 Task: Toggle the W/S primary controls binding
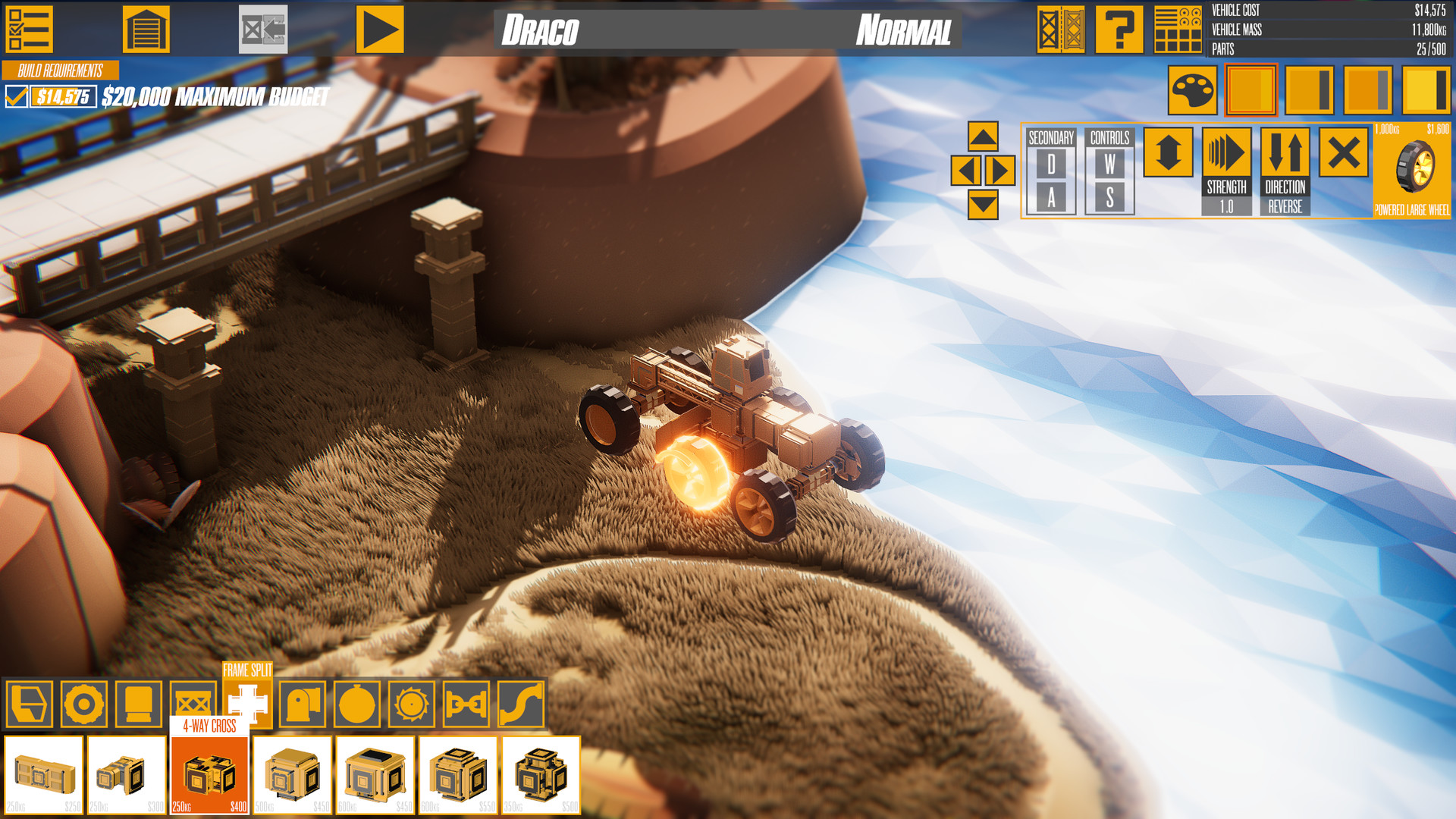tap(1111, 174)
